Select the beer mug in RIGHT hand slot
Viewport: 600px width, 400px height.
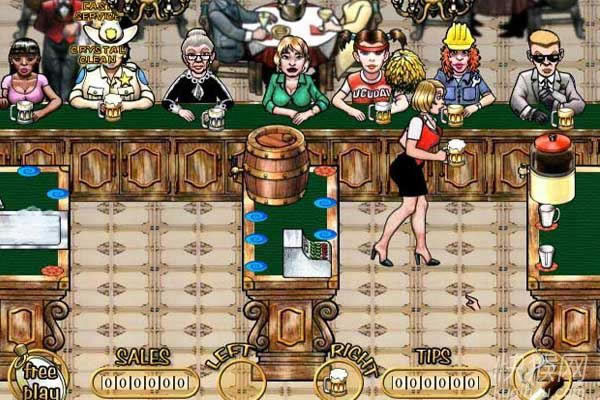(337, 381)
